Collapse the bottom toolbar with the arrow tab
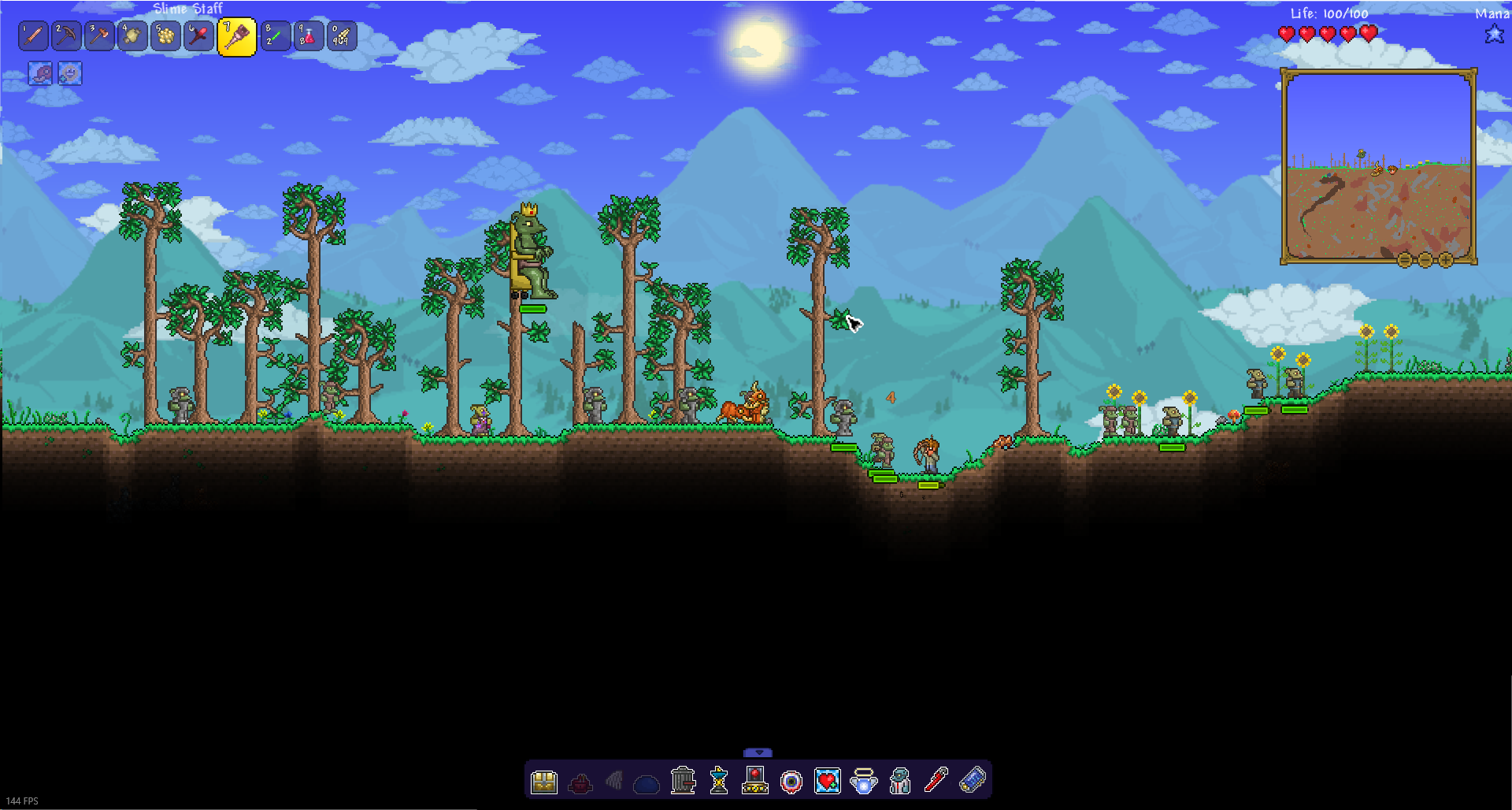This screenshot has width=1512, height=810. click(x=758, y=753)
